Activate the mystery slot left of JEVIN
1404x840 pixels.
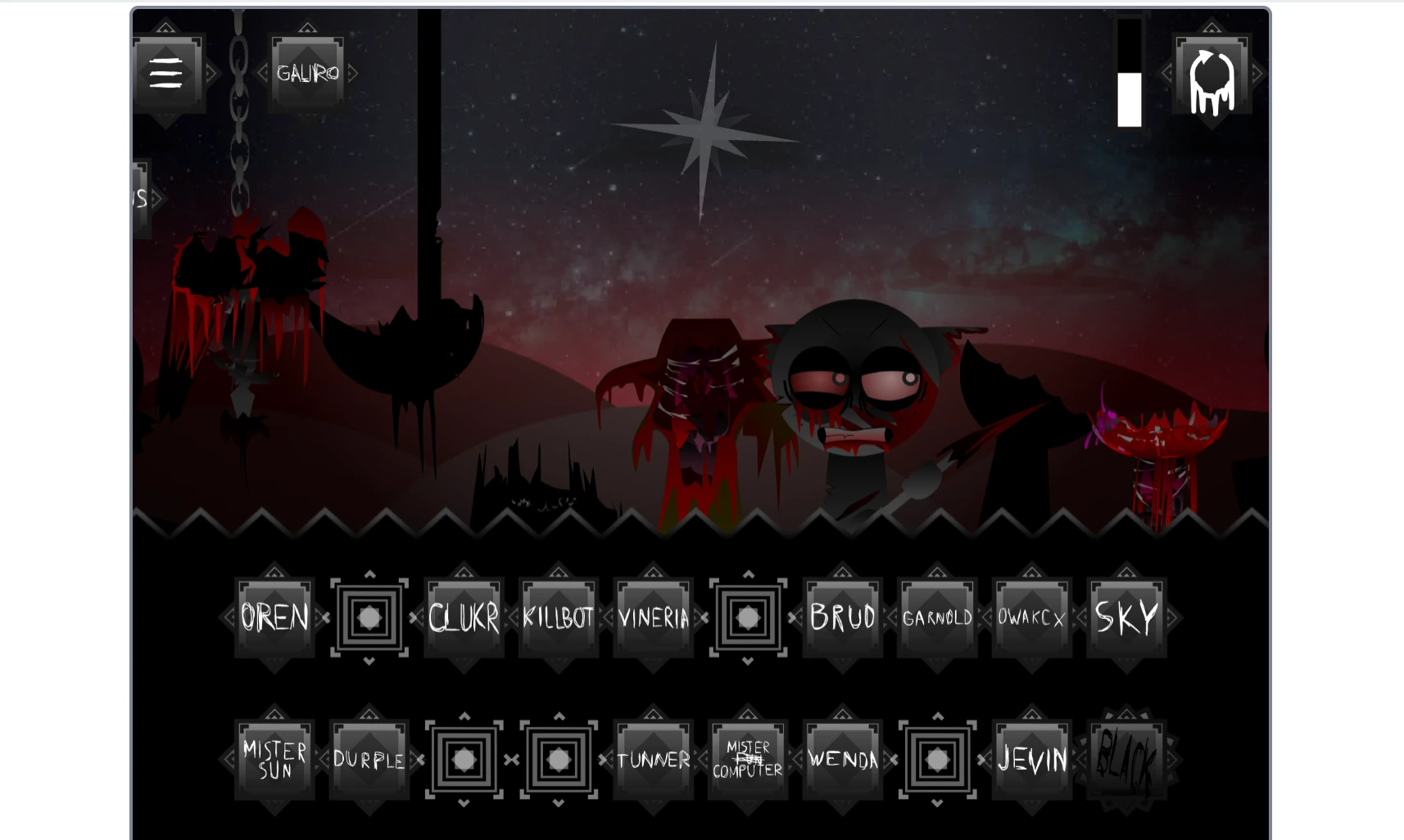pos(937,759)
